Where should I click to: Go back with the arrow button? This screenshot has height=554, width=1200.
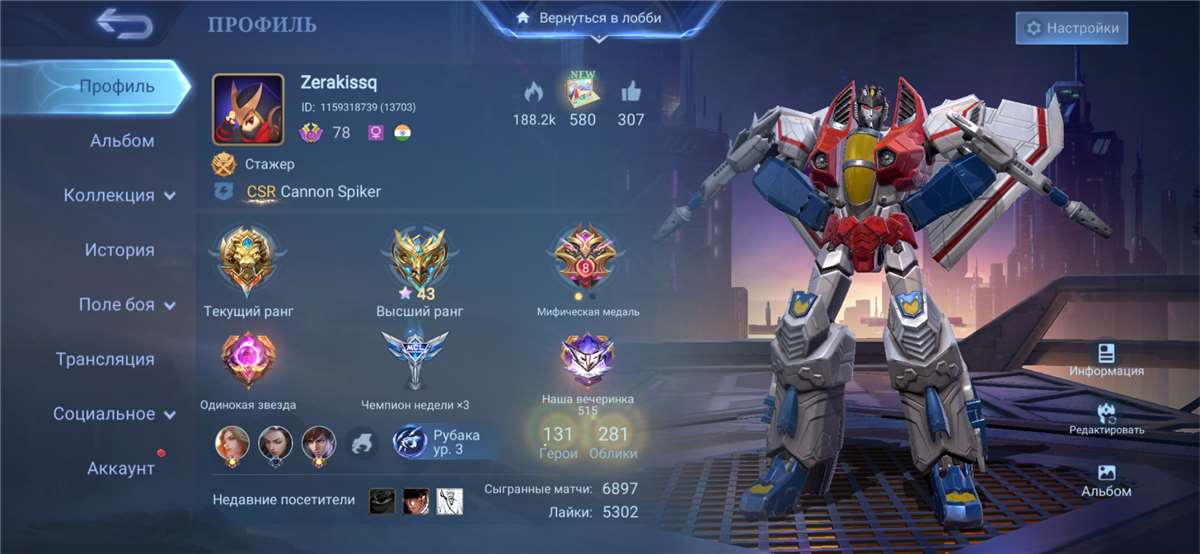tap(124, 24)
